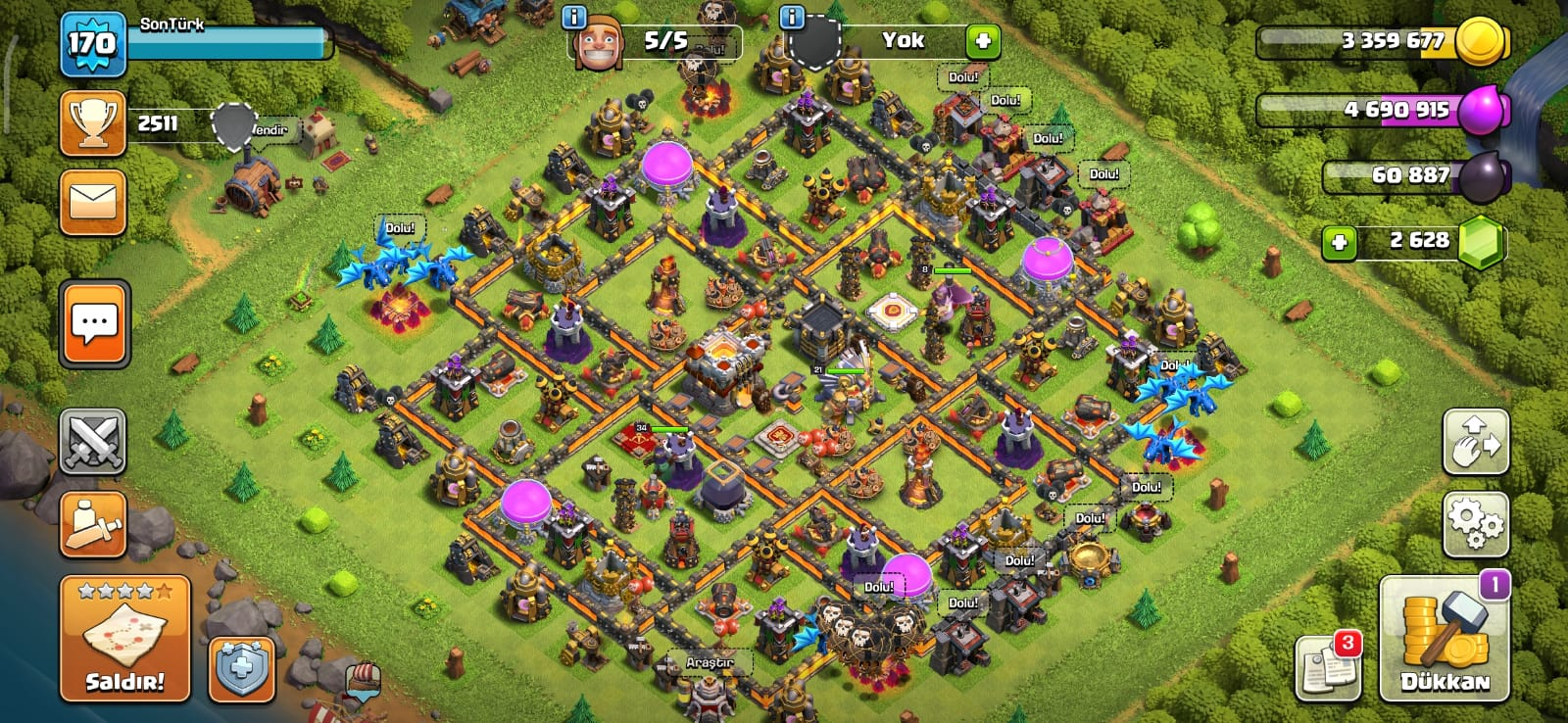
Task: View the trophy league button
Action: 93,123
